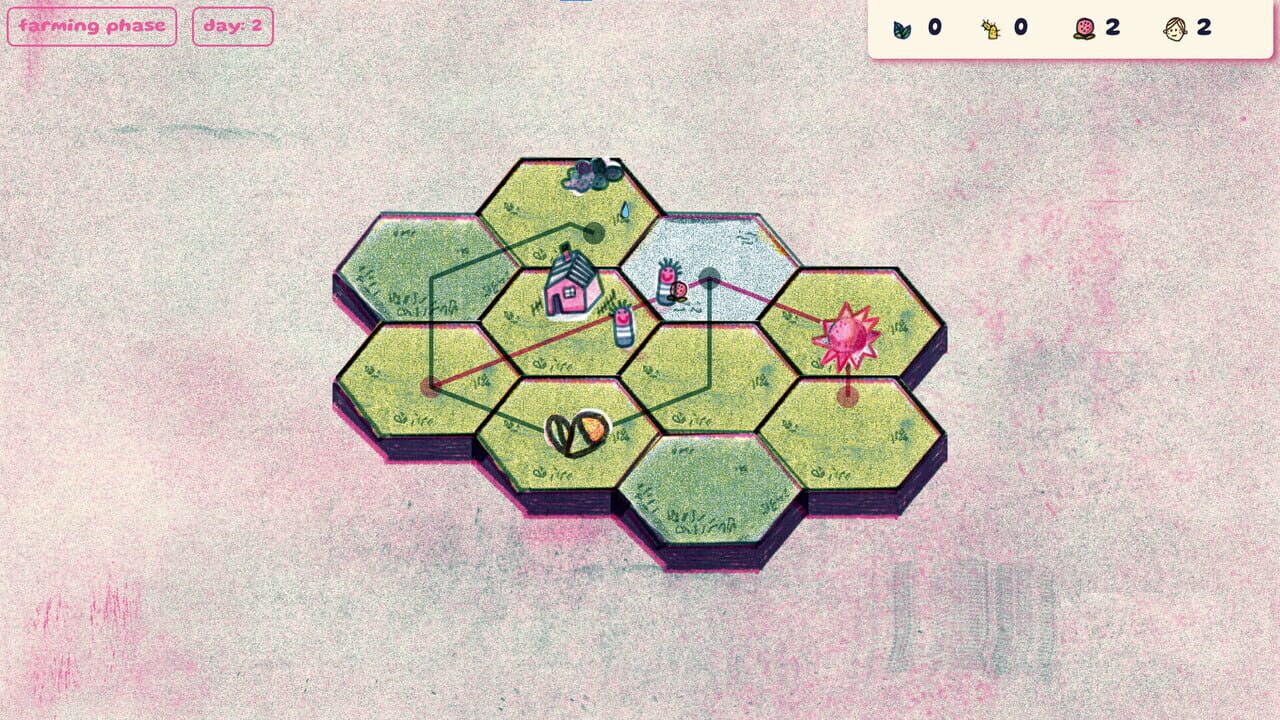Open the farming phase label
The width and height of the screenshot is (1280, 720).
coord(91,26)
